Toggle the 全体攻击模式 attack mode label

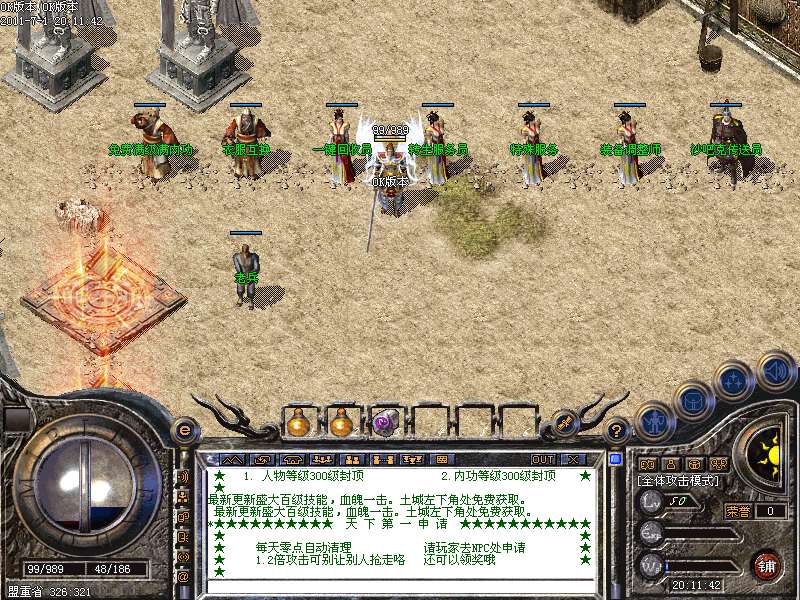[677, 481]
